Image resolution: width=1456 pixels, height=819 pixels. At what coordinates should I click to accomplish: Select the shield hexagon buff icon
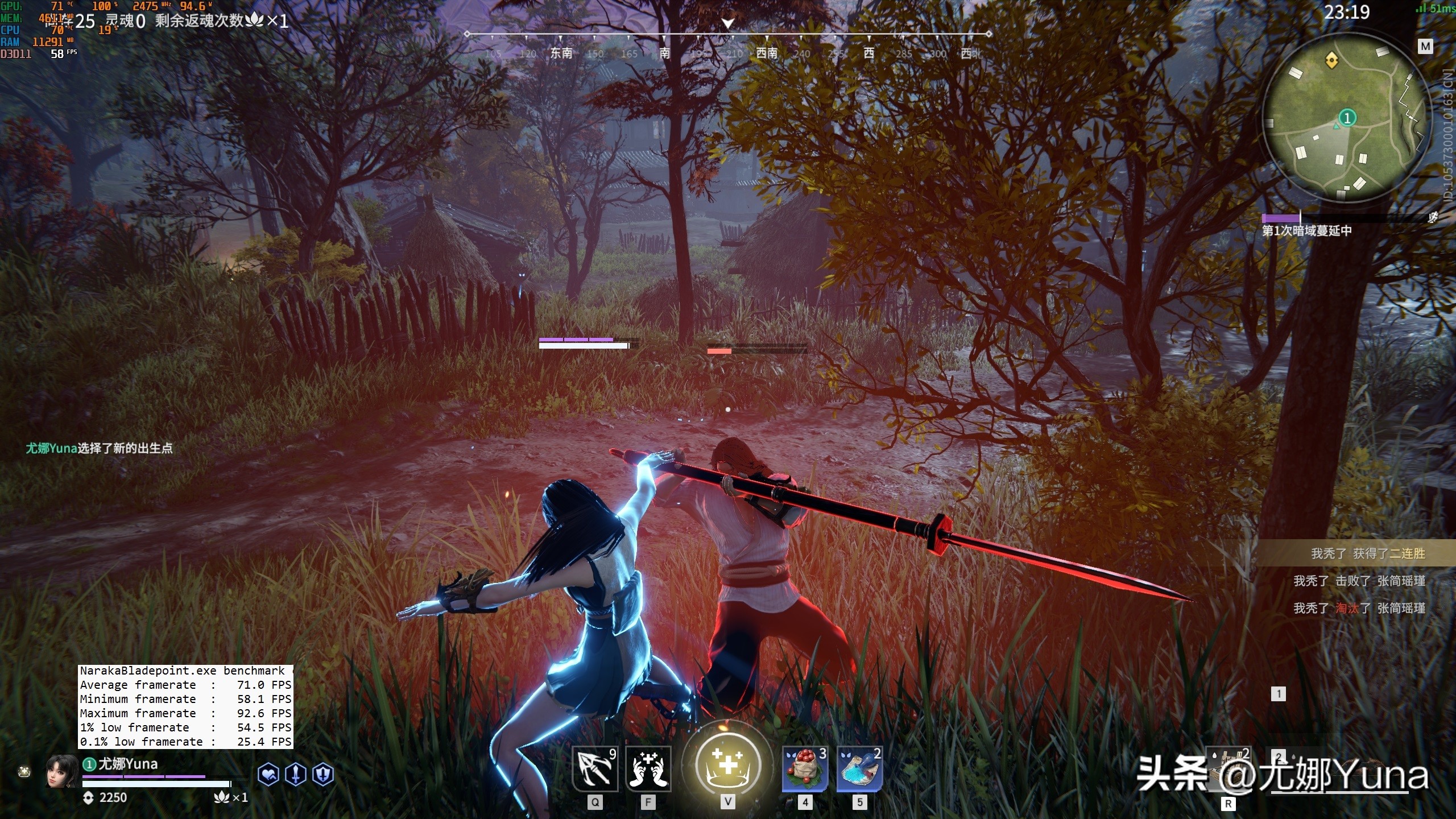click(323, 775)
